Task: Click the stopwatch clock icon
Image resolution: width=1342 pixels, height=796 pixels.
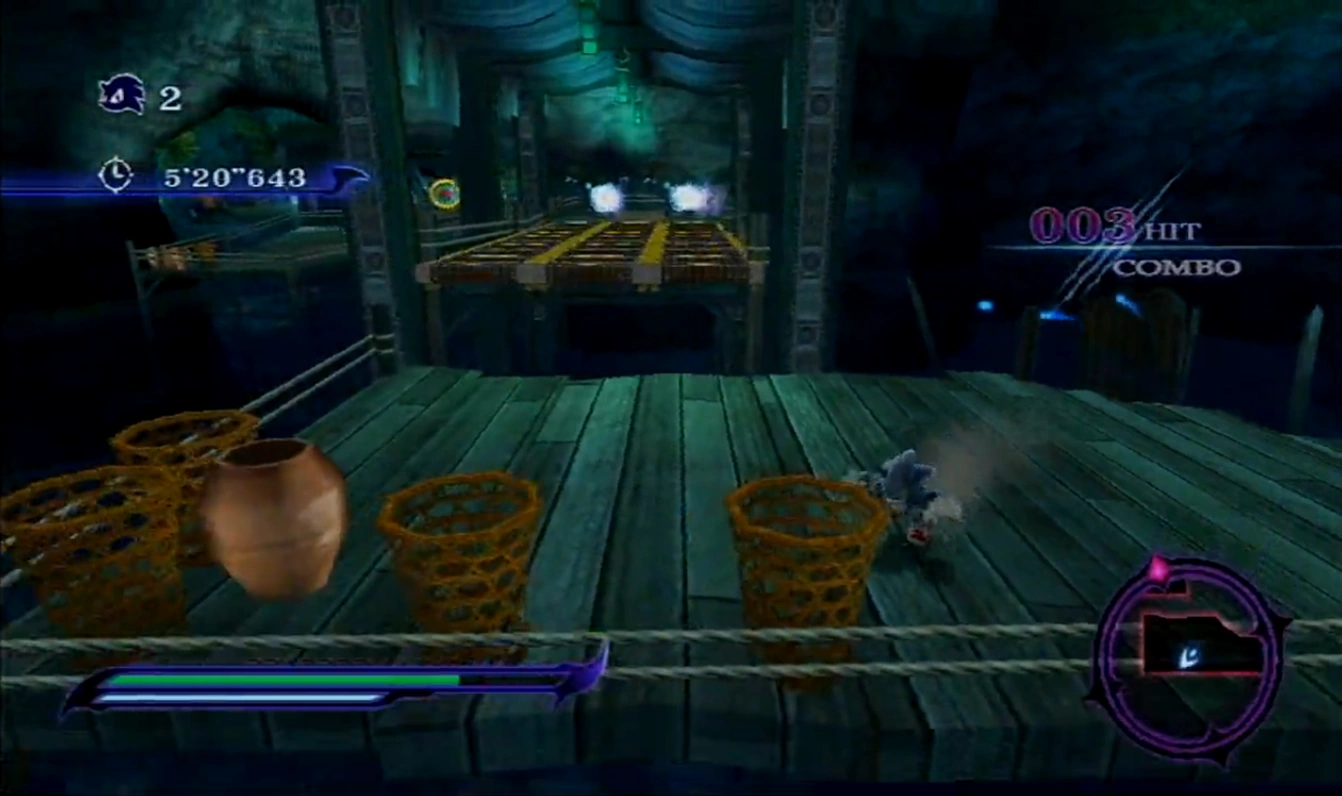Action: pyautogui.click(x=115, y=176)
